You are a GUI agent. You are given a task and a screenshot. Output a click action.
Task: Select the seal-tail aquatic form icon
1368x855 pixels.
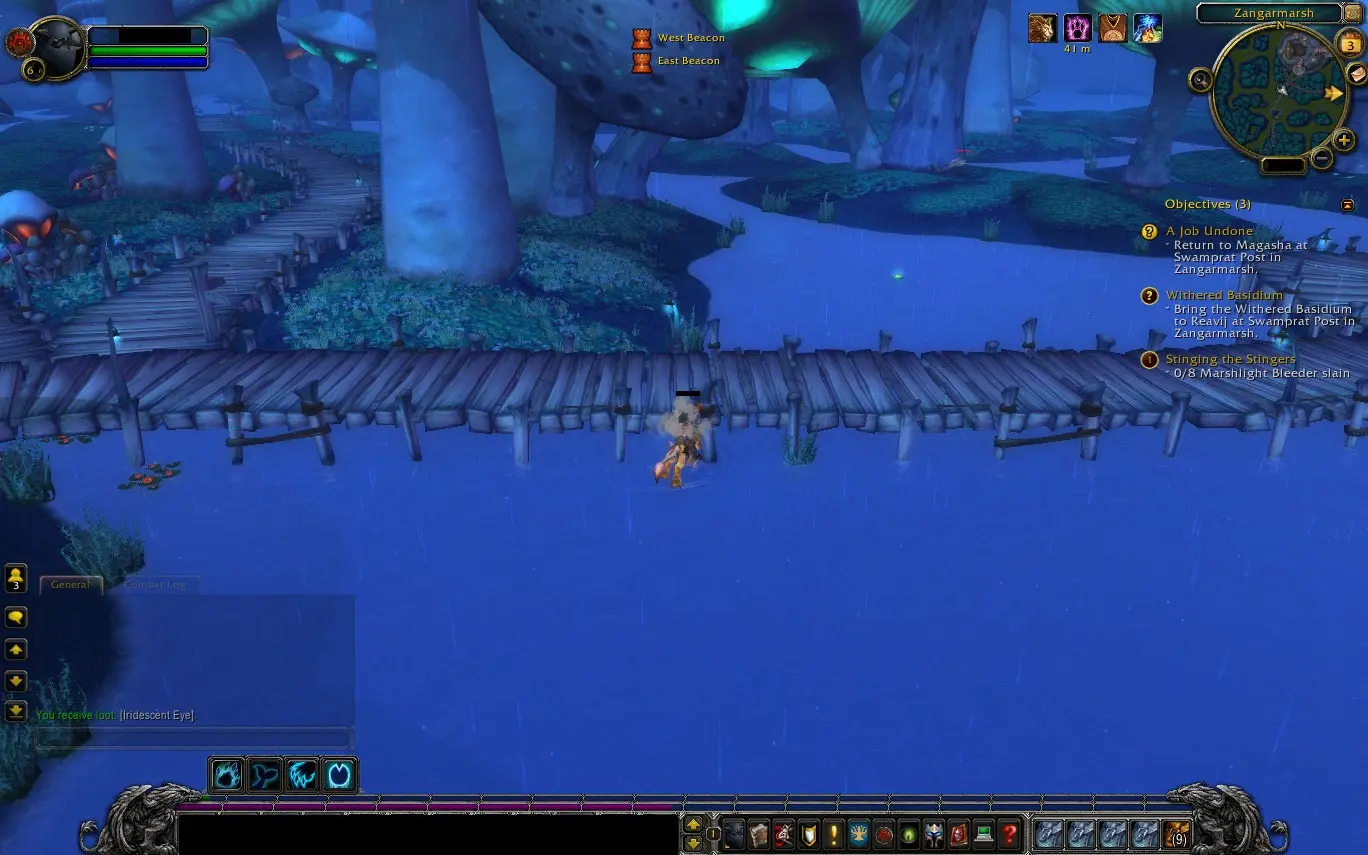265,775
